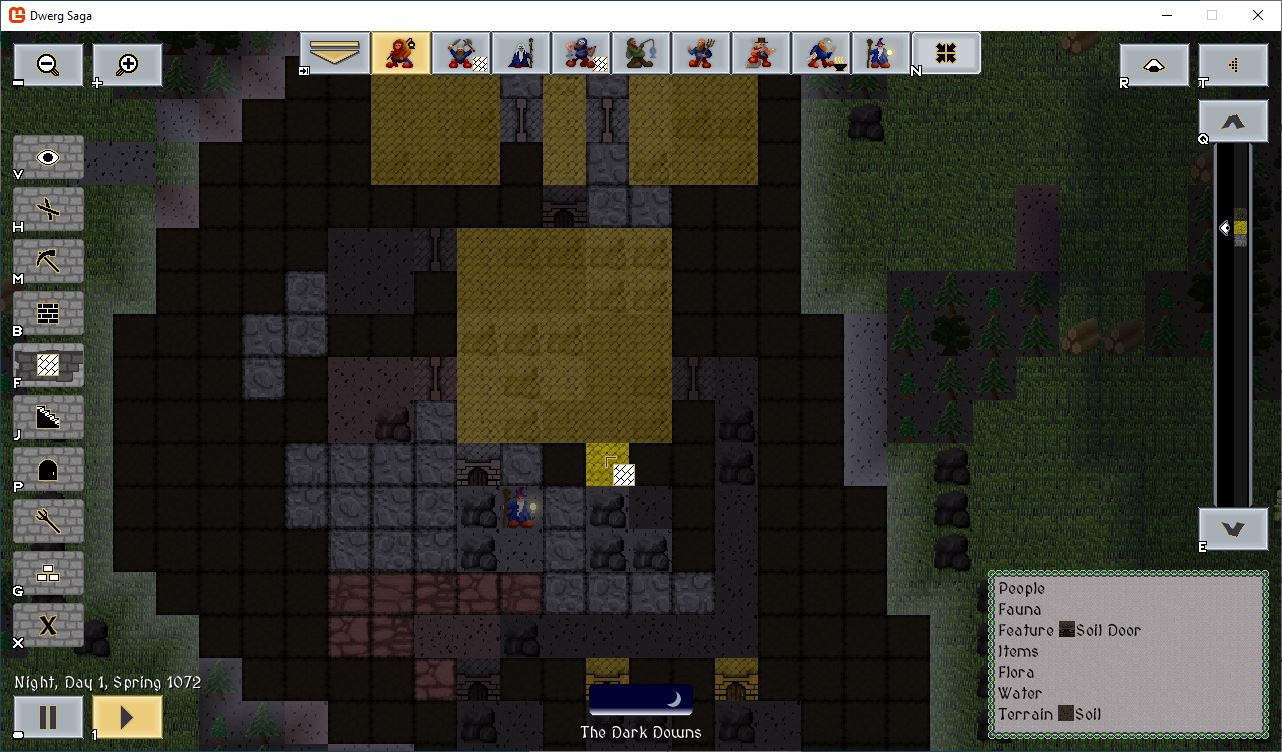Pause the game simulation
The image size is (1282, 752).
(x=48, y=717)
